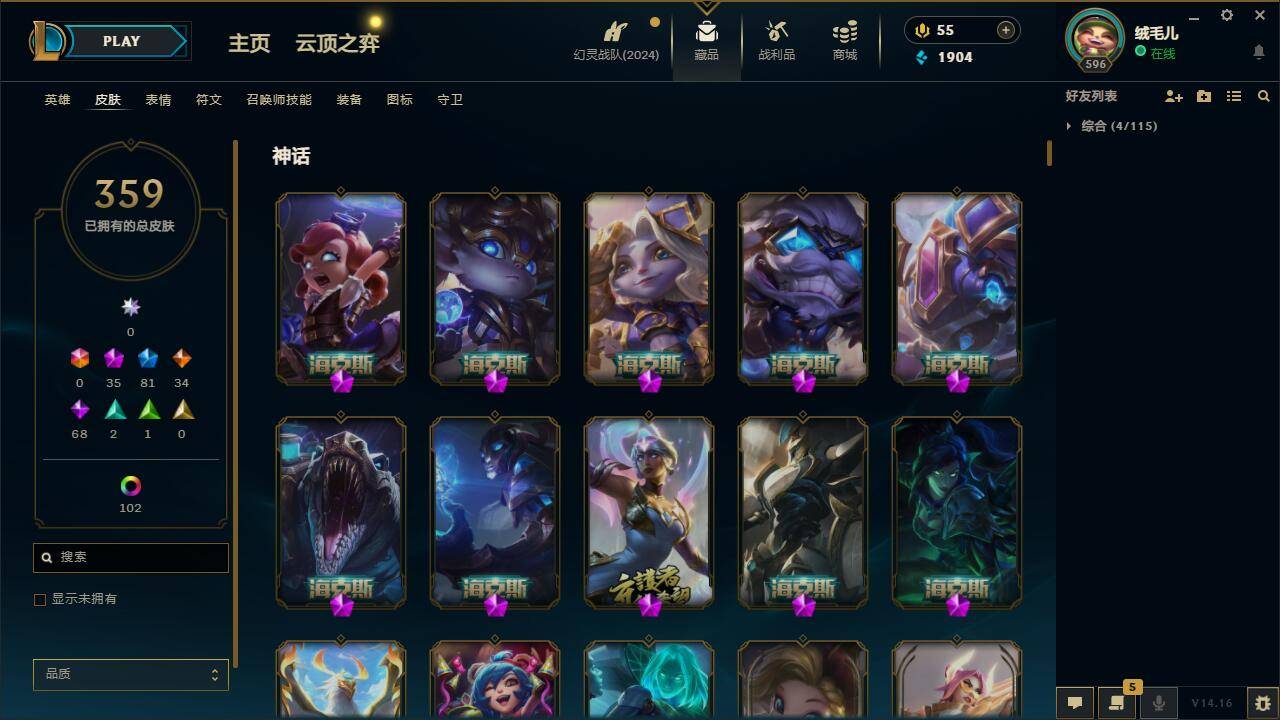Open the 幻灵战队(2024) event page
This screenshot has width=1280, height=720.
613,41
